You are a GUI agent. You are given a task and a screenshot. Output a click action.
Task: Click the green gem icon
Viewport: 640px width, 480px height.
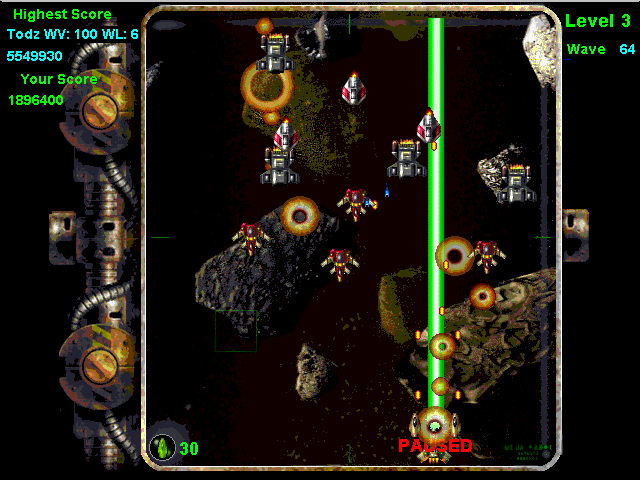pos(162,448)
